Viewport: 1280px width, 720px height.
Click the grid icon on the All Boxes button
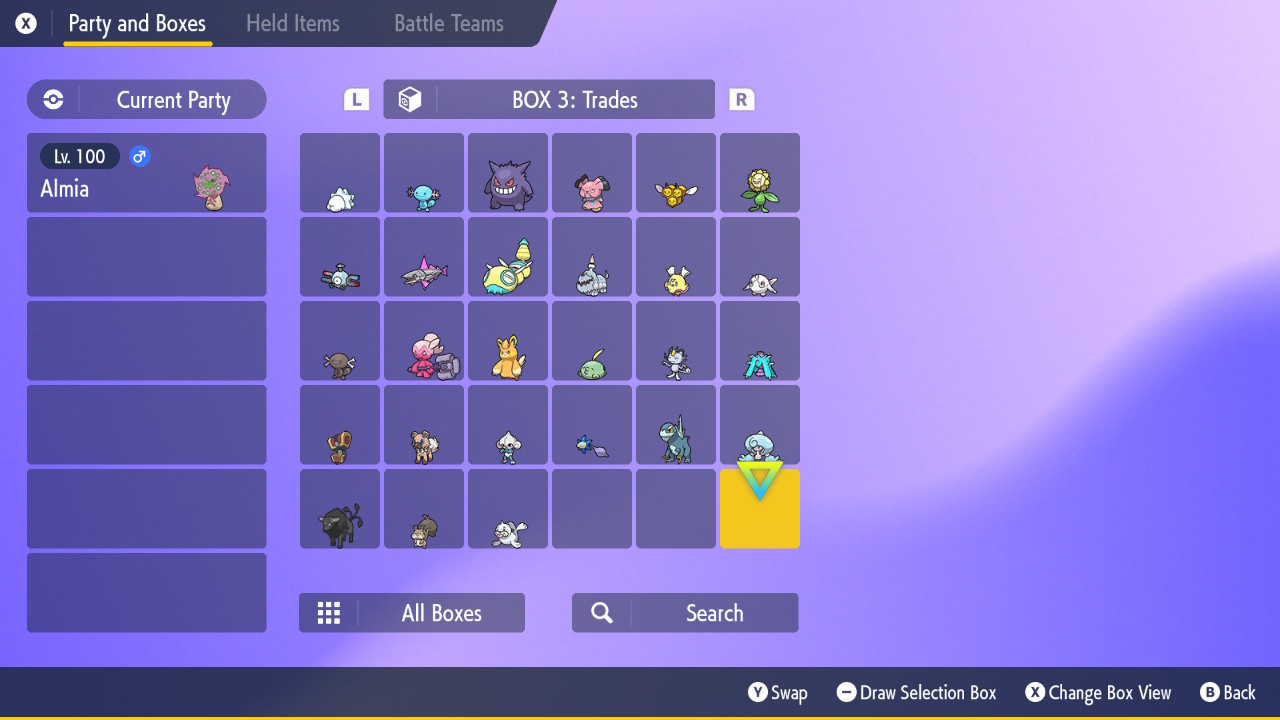329,612
